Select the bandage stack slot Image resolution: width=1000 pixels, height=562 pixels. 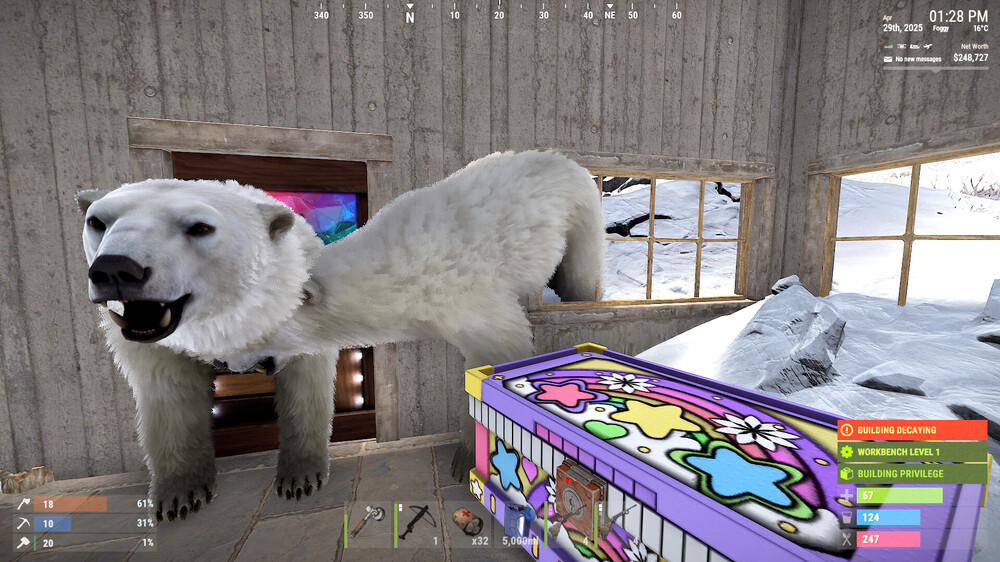(468, 523)
